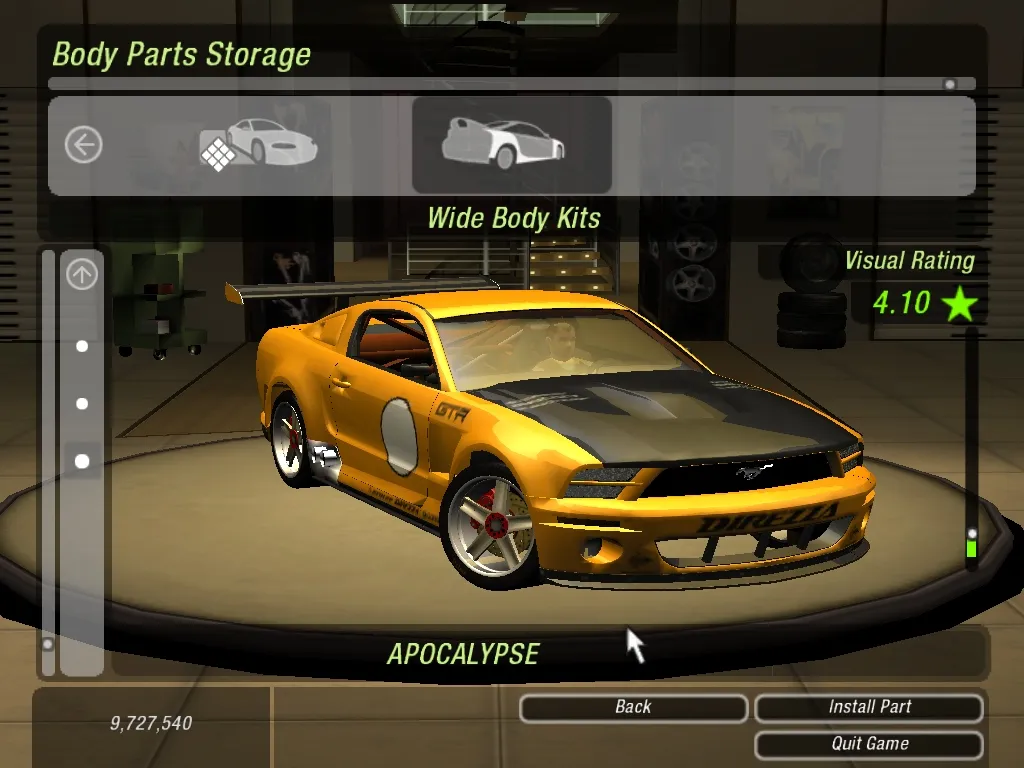Quit the game via Quit Game

pos(869,745)
